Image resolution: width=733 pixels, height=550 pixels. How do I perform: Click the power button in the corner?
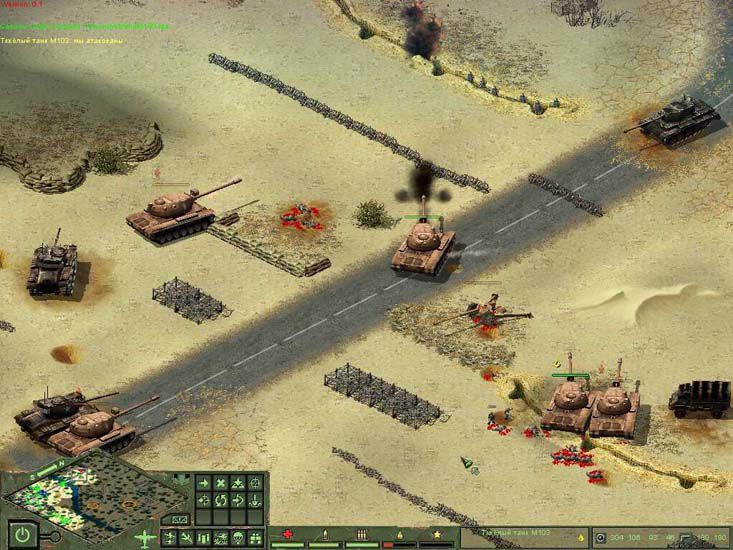point(21,535)
